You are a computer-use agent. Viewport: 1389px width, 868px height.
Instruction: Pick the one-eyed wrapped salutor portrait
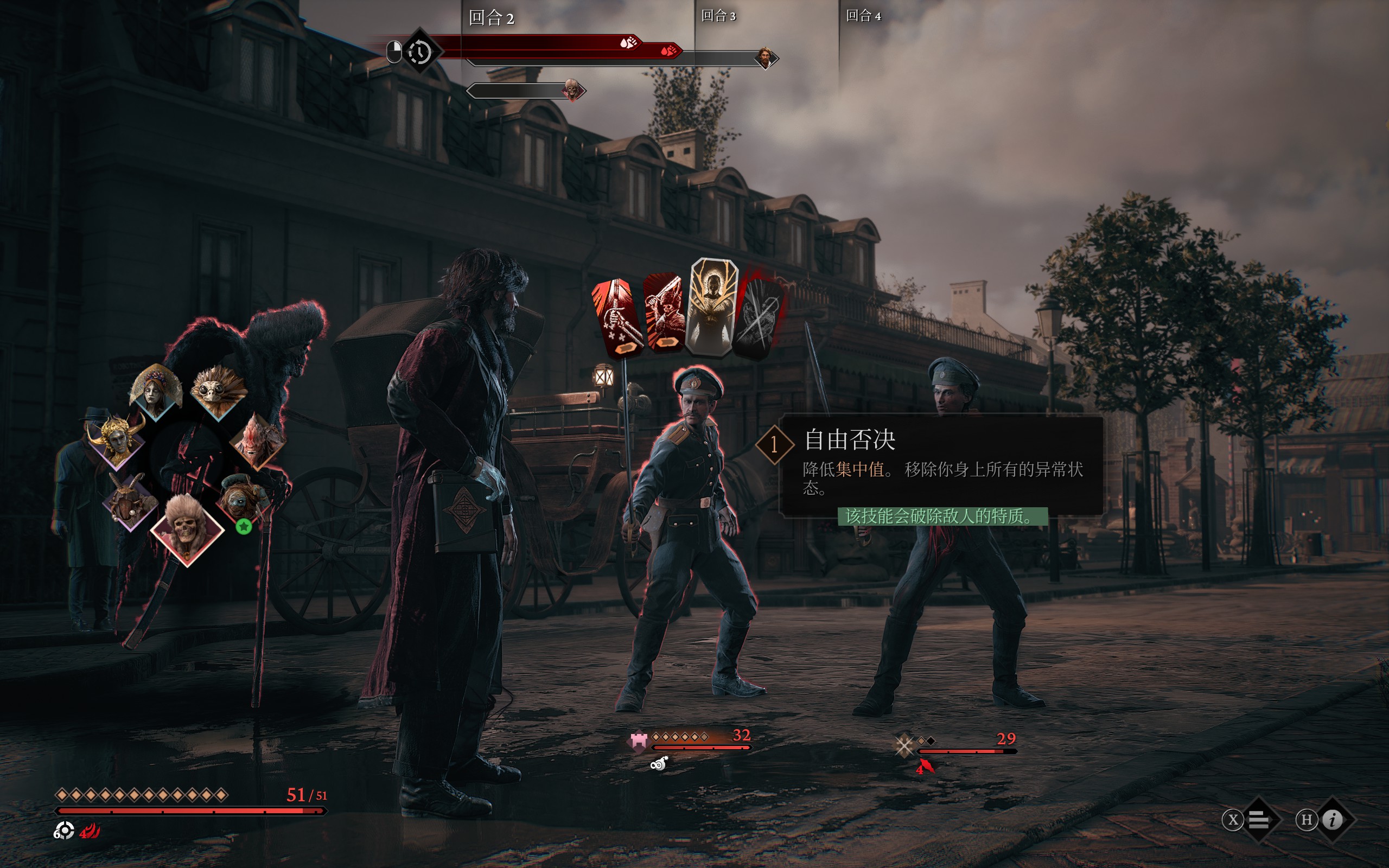(243, 497)
